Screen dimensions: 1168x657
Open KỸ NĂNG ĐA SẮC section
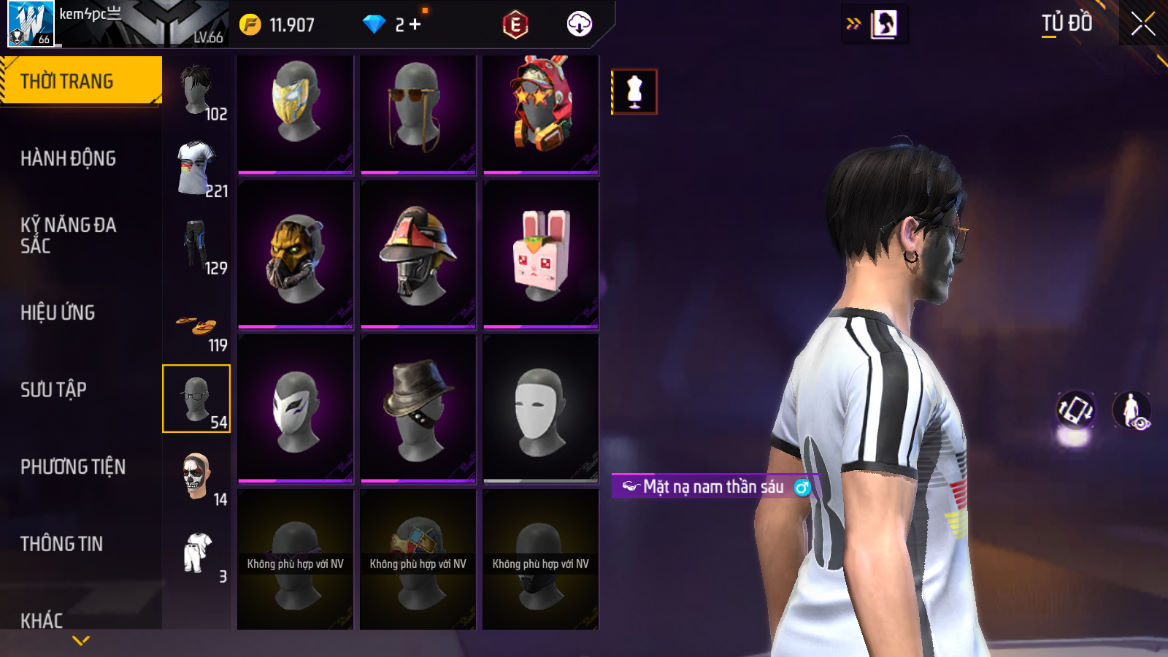coord(68,234)
